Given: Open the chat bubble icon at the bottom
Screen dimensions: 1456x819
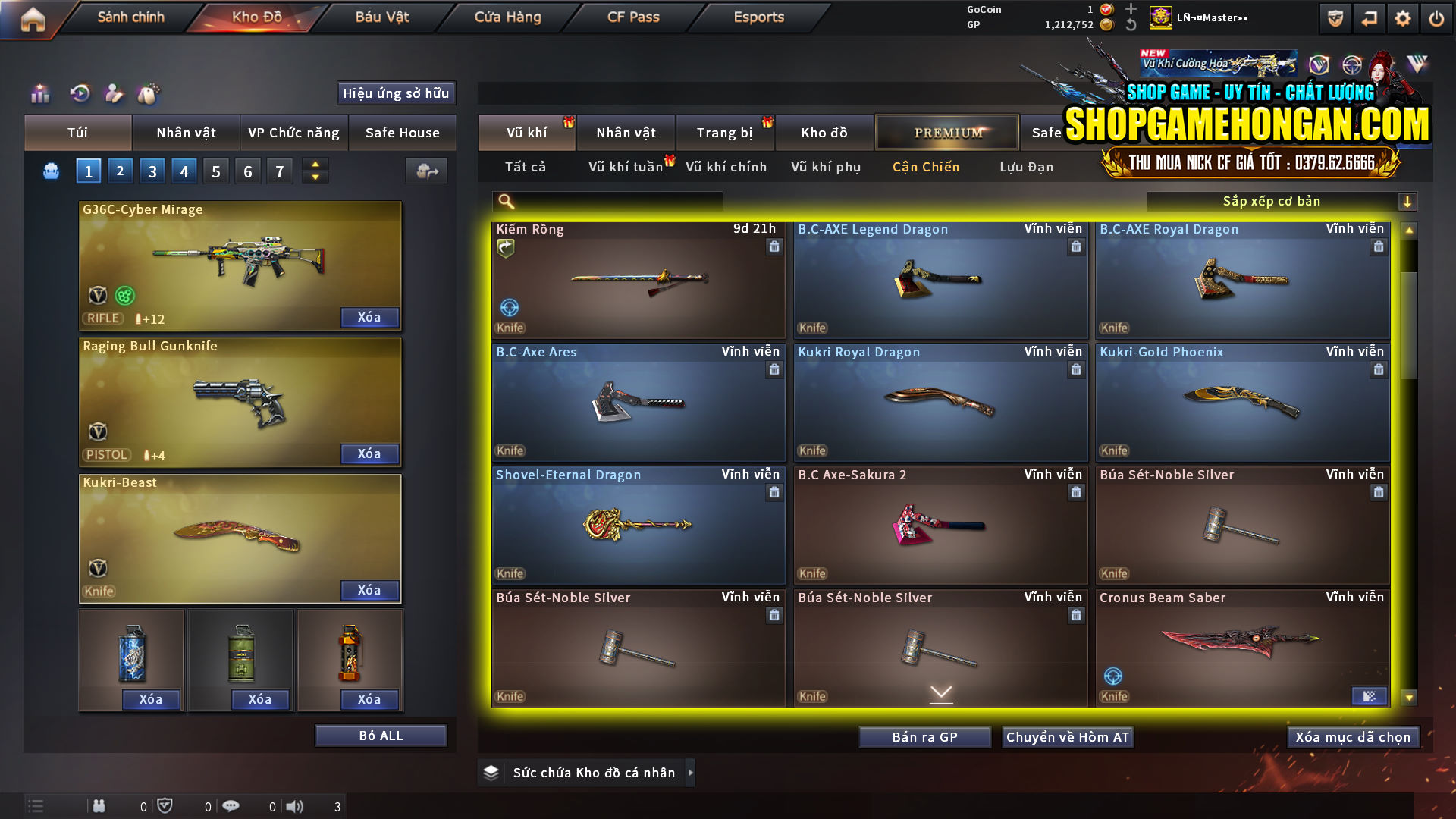Looking at the screenshot, I should point(231,806).
